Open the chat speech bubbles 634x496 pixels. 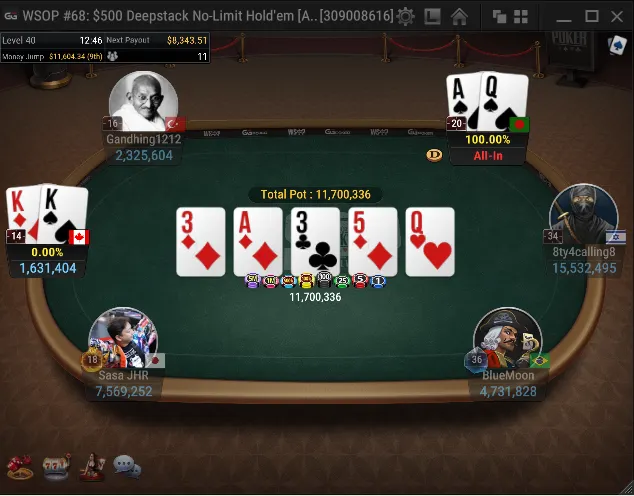click(127, 465)
